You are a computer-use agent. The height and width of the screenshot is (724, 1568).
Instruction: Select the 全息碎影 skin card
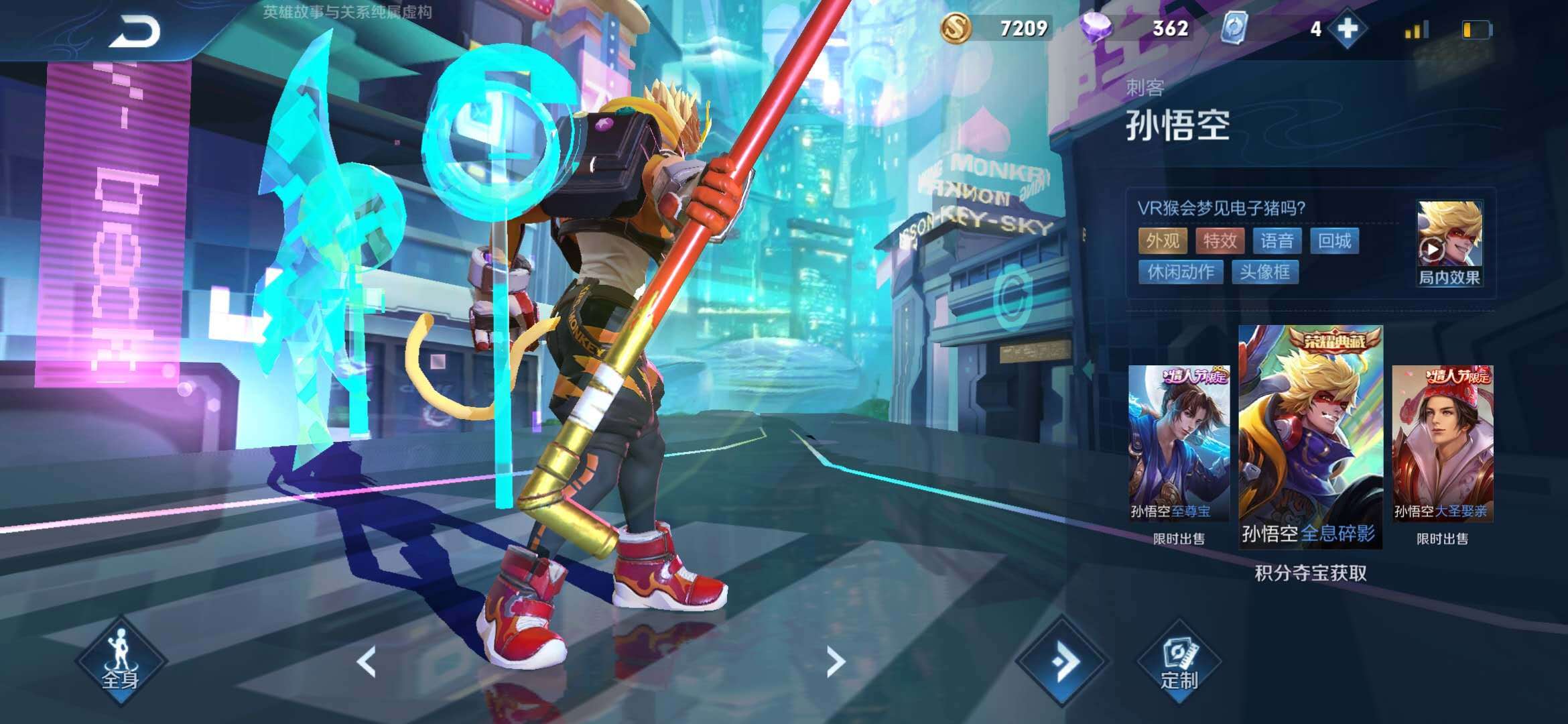pyautogui.click(x=1310, y=437)
